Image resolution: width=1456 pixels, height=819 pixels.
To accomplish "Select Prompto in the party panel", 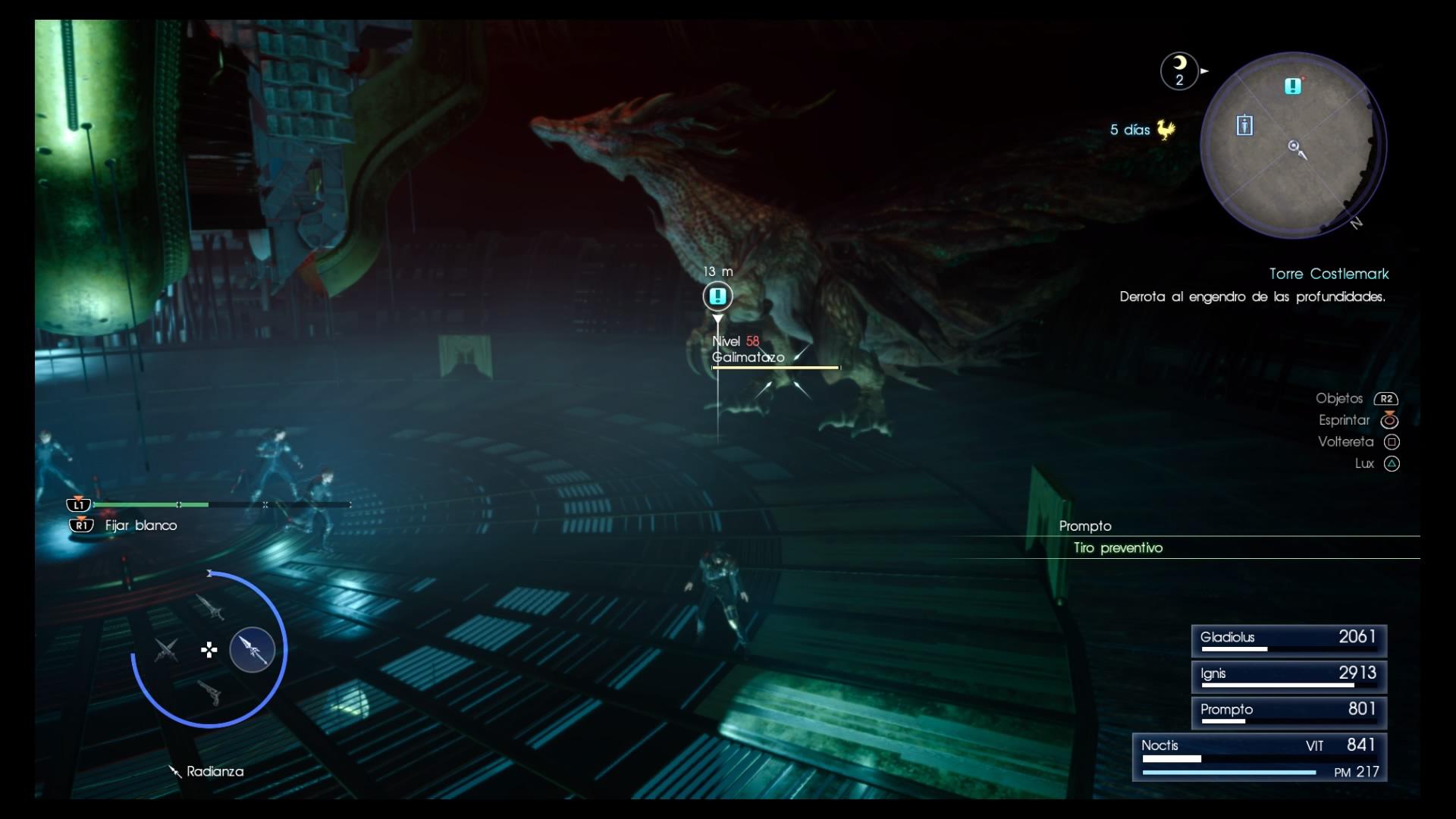I will tap(1288, 712).
